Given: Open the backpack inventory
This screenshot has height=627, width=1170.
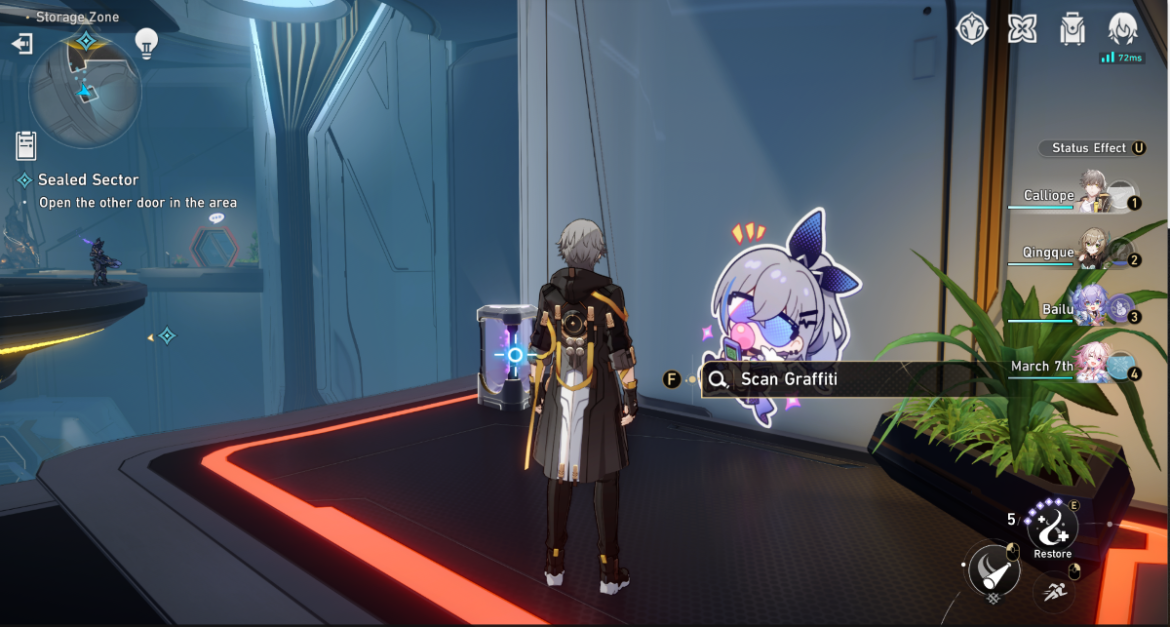Looking at the screenshot, I should [1073, 28].
